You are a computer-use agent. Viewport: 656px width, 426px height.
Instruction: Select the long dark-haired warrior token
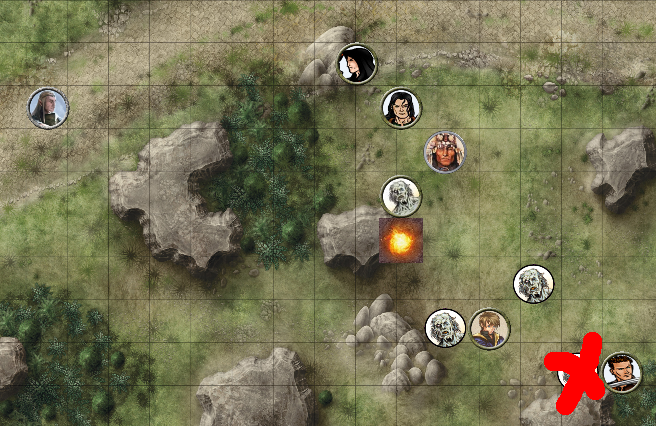pos(401,108)
